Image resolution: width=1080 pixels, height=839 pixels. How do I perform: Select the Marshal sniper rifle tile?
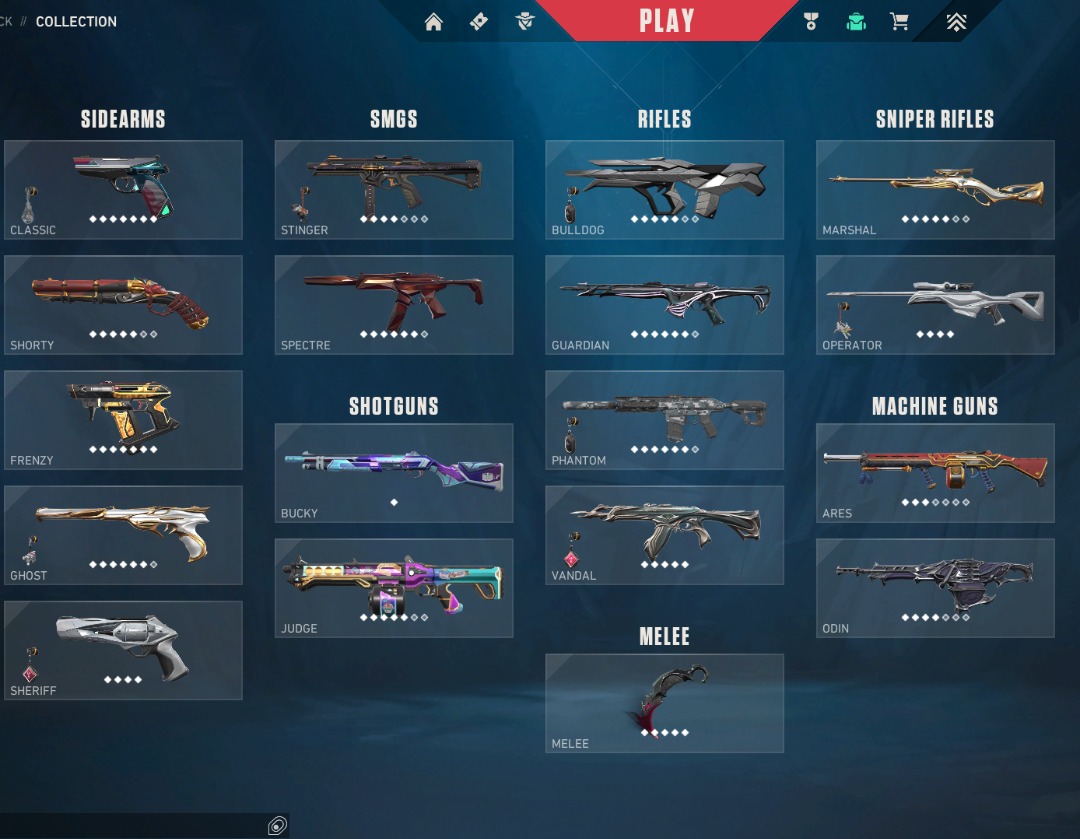click(x=935, y=190)
